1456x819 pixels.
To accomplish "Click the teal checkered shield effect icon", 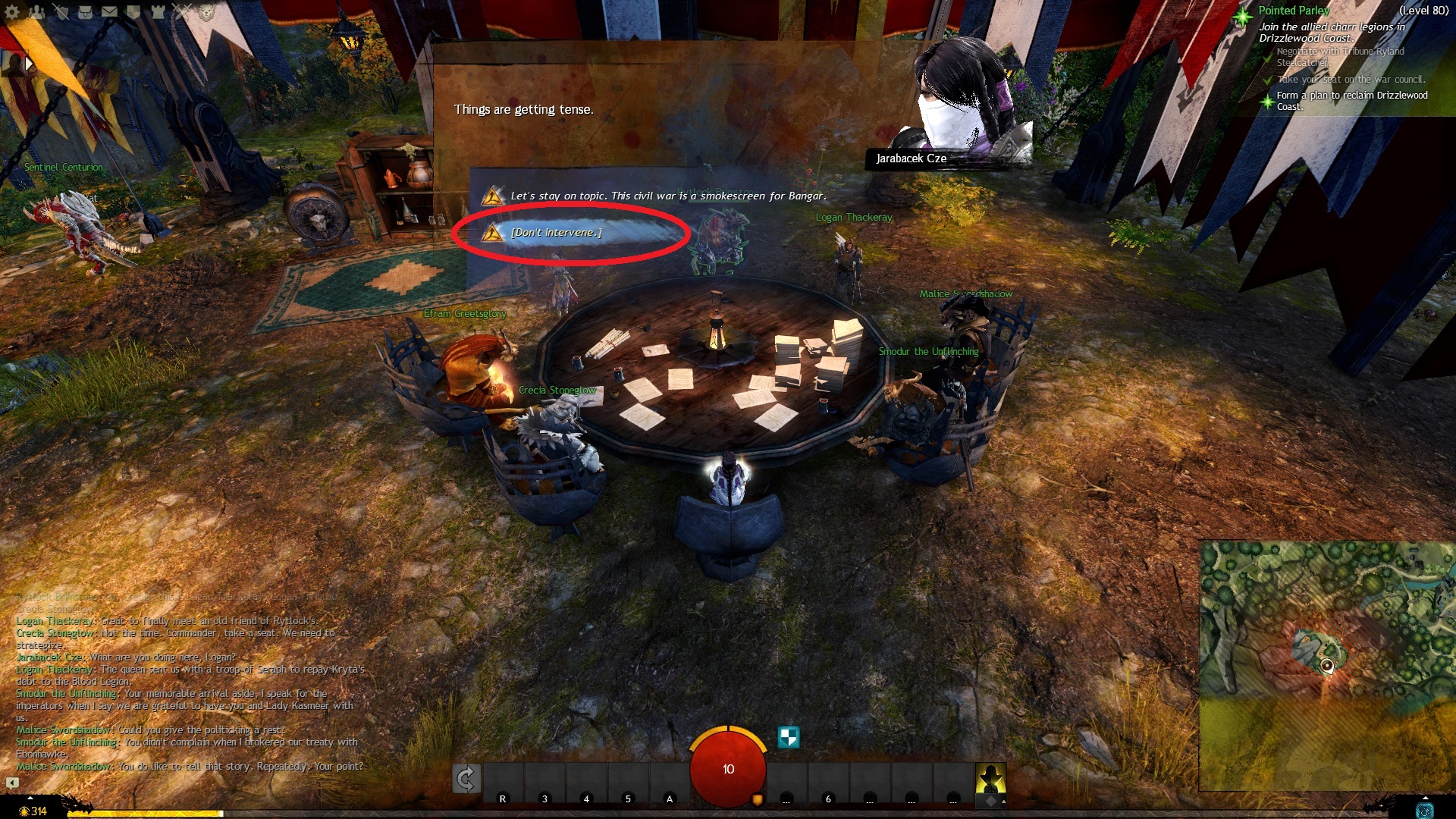I will [x=789, y=736].
